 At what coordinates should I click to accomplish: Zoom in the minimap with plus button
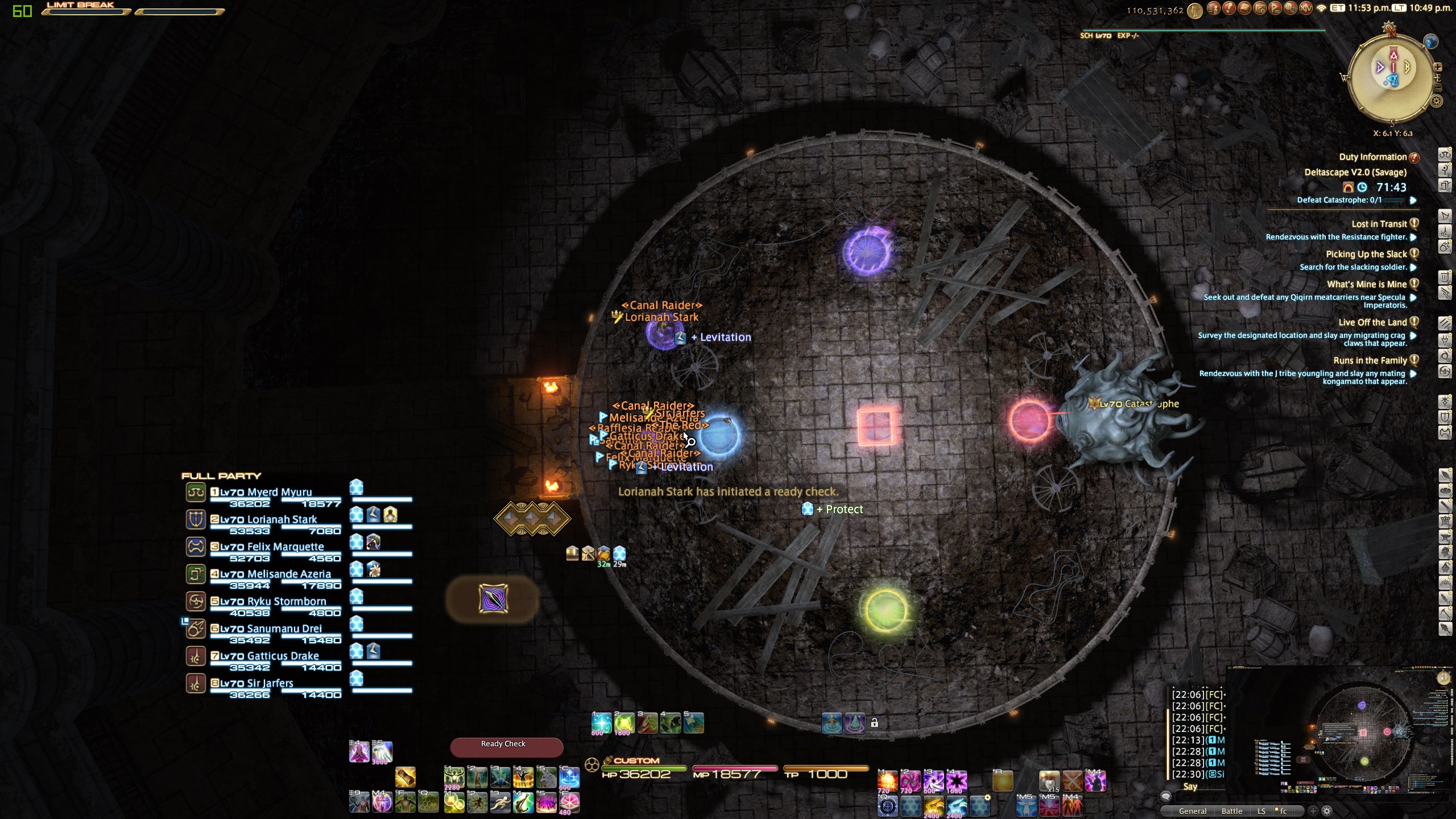[1437, 67]
